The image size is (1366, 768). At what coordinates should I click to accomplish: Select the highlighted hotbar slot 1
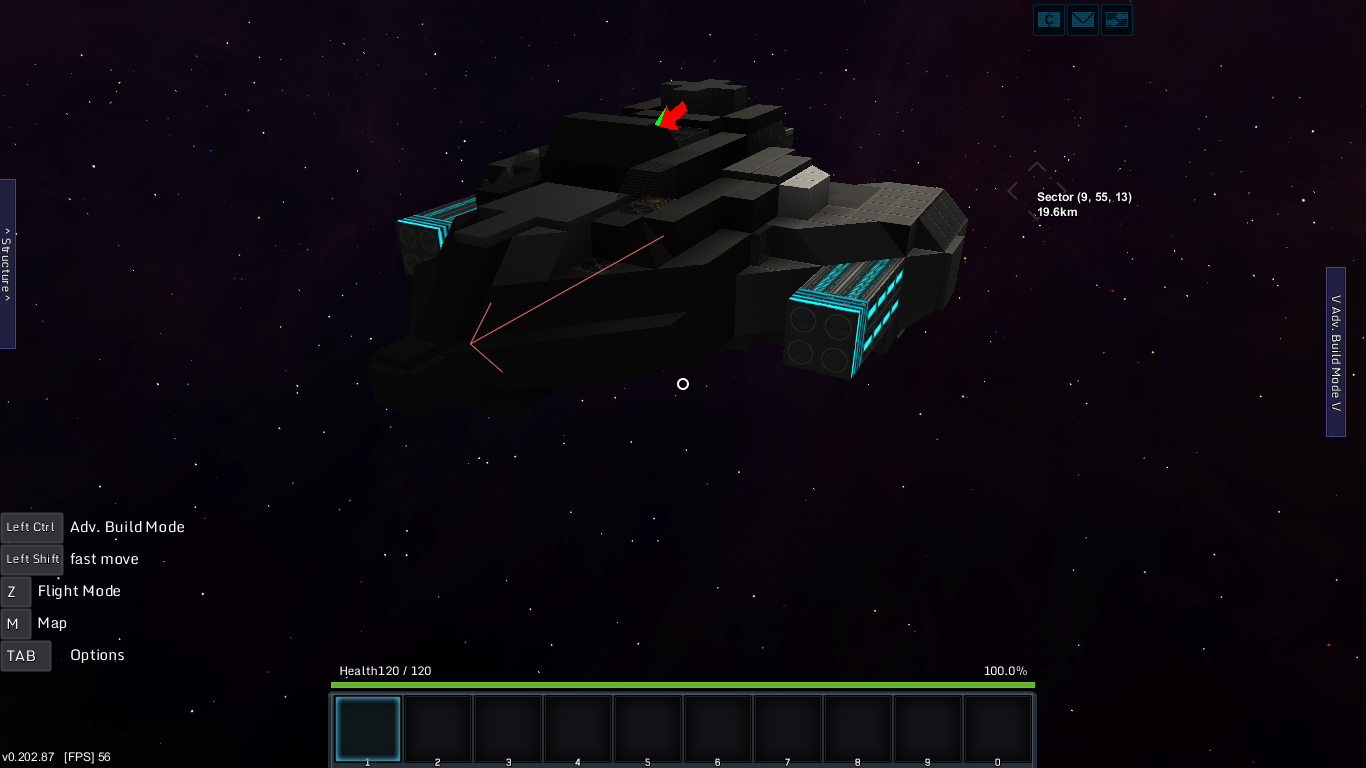coord(368,729)
